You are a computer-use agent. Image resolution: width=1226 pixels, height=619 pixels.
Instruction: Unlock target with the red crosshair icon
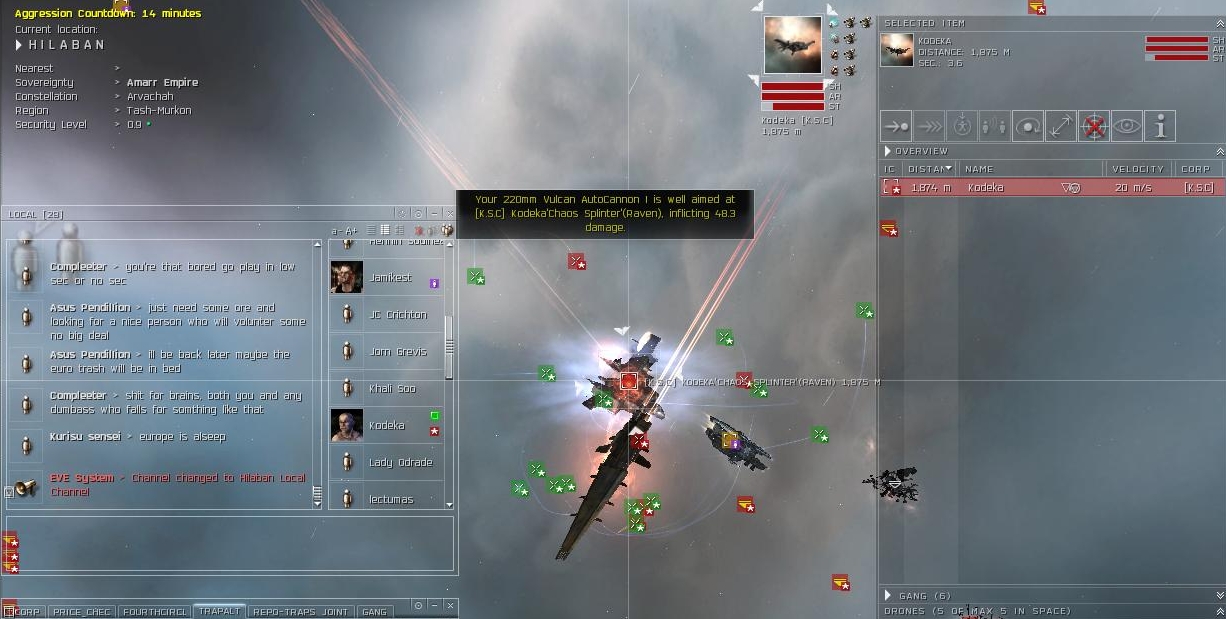click(x=1094, y=127)
